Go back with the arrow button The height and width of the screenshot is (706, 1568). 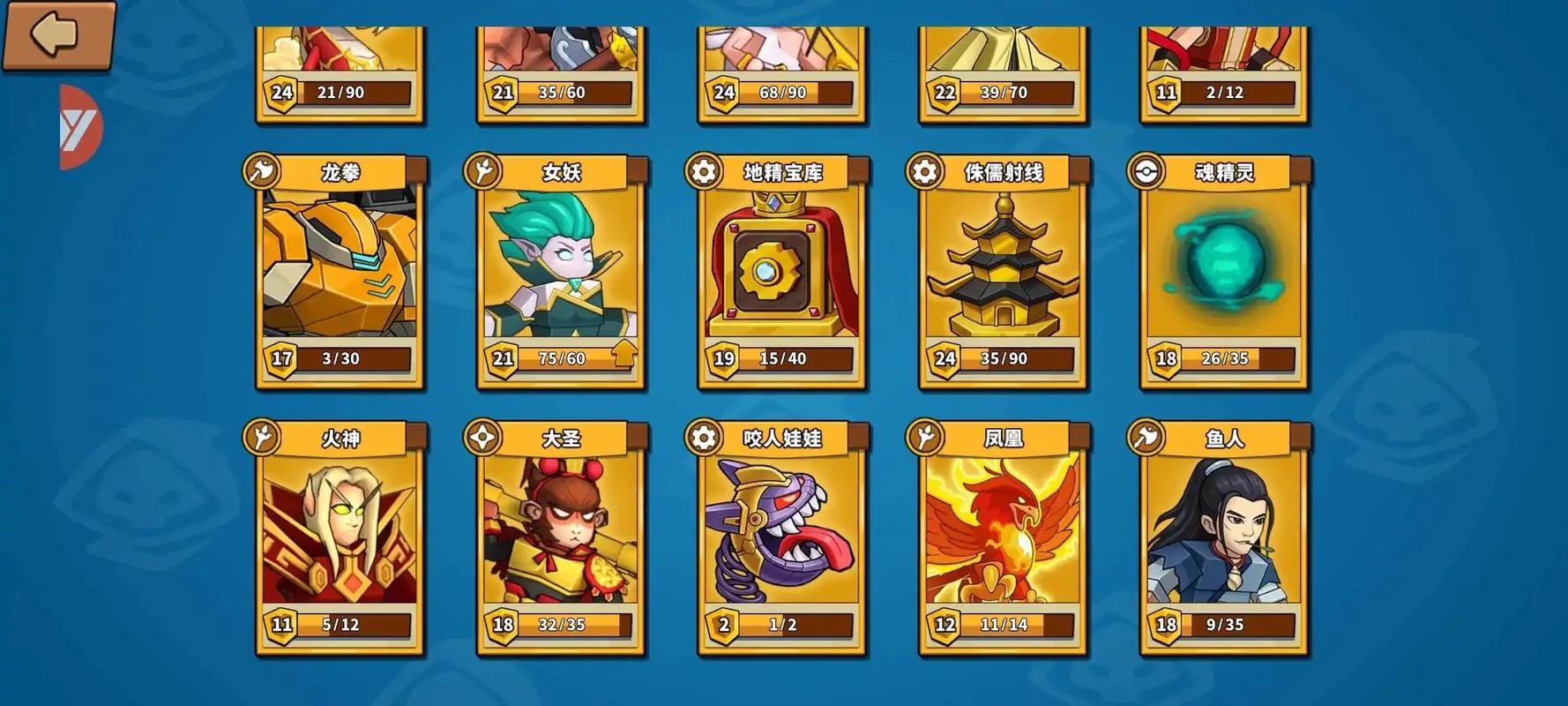57,34
